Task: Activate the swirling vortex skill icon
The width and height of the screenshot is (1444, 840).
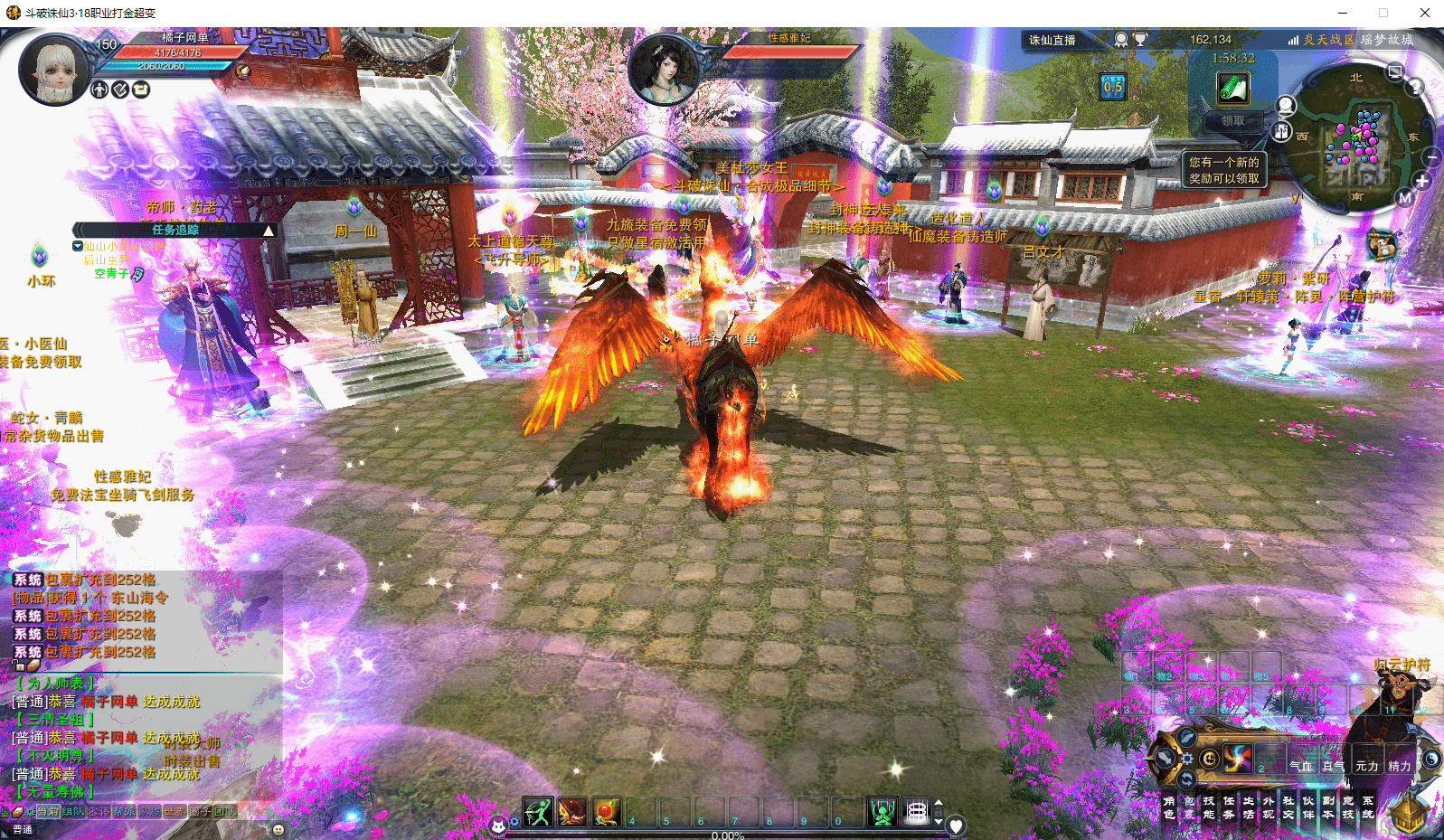Action: pos(1236,758)
